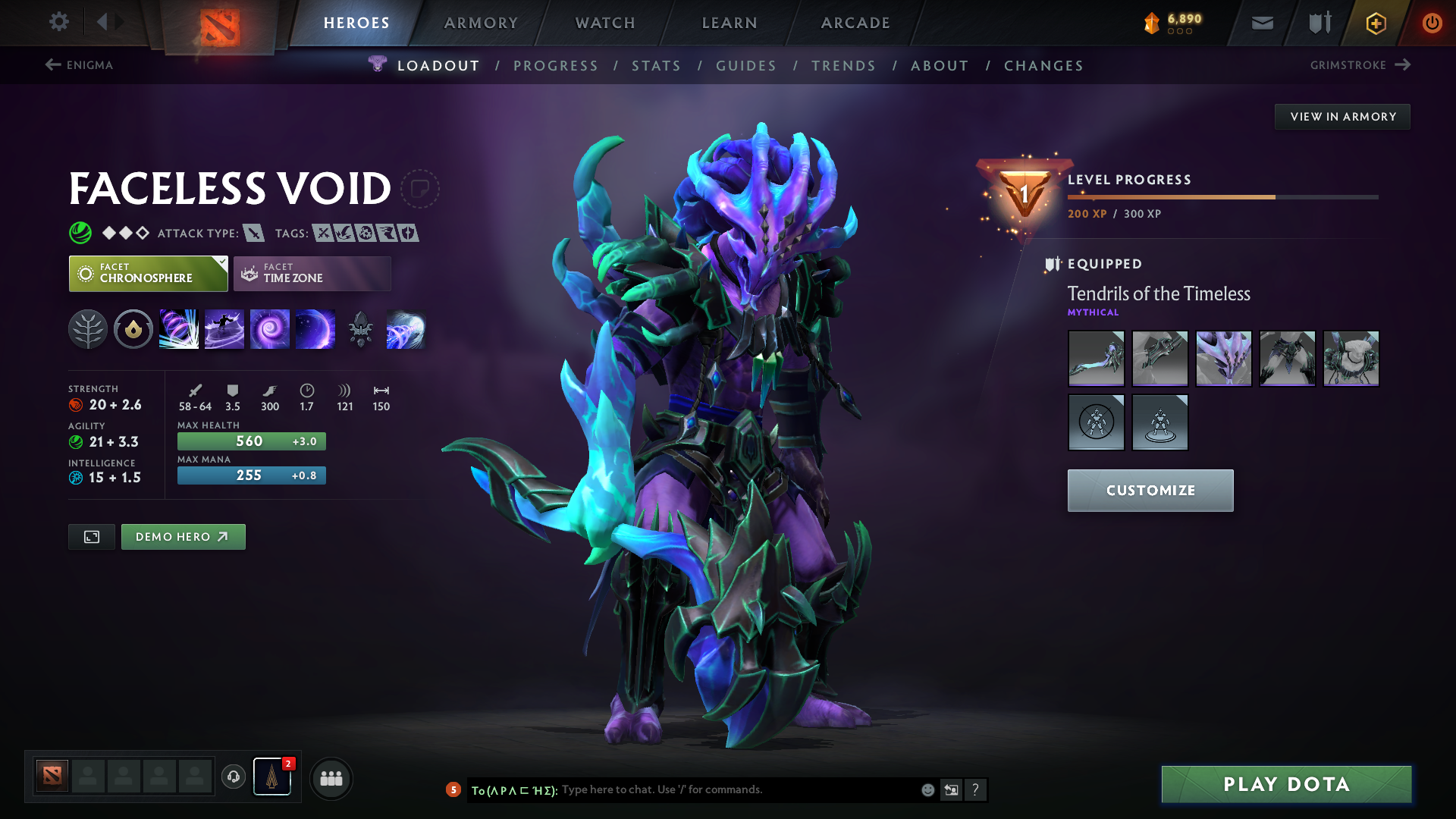Open the emoticon picker in chat bar

coord(927,789)
